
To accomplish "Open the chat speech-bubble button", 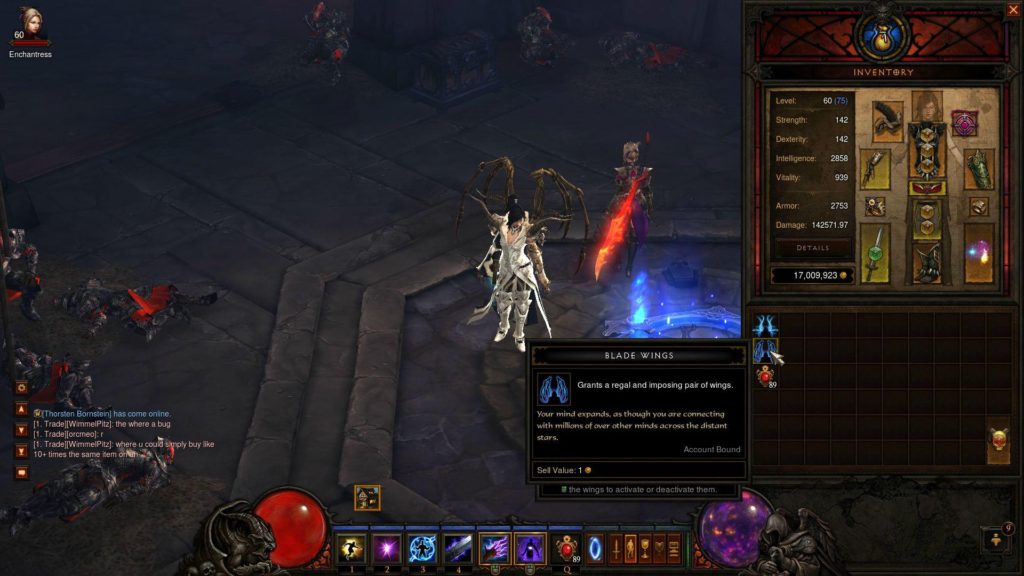I will click(20, 471).
